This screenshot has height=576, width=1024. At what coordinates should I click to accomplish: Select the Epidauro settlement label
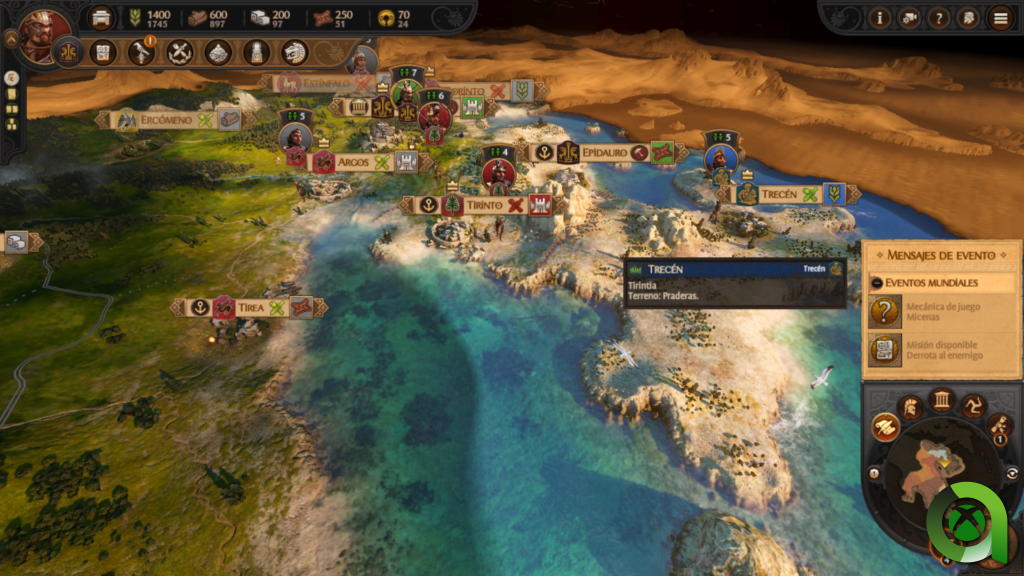pyautogui.click(x=604, y=152)
